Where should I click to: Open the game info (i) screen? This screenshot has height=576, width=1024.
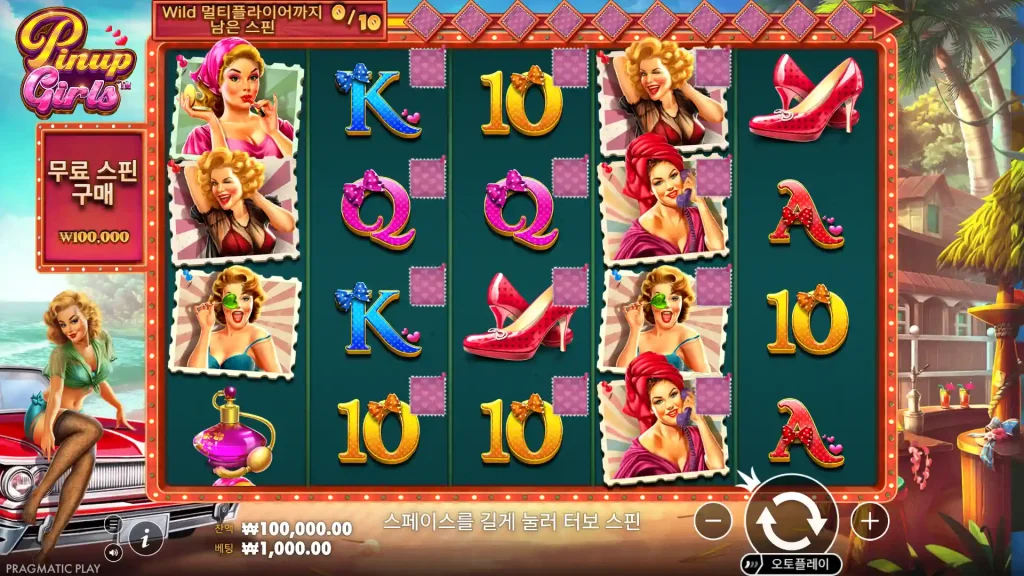(x=146, y=538)
